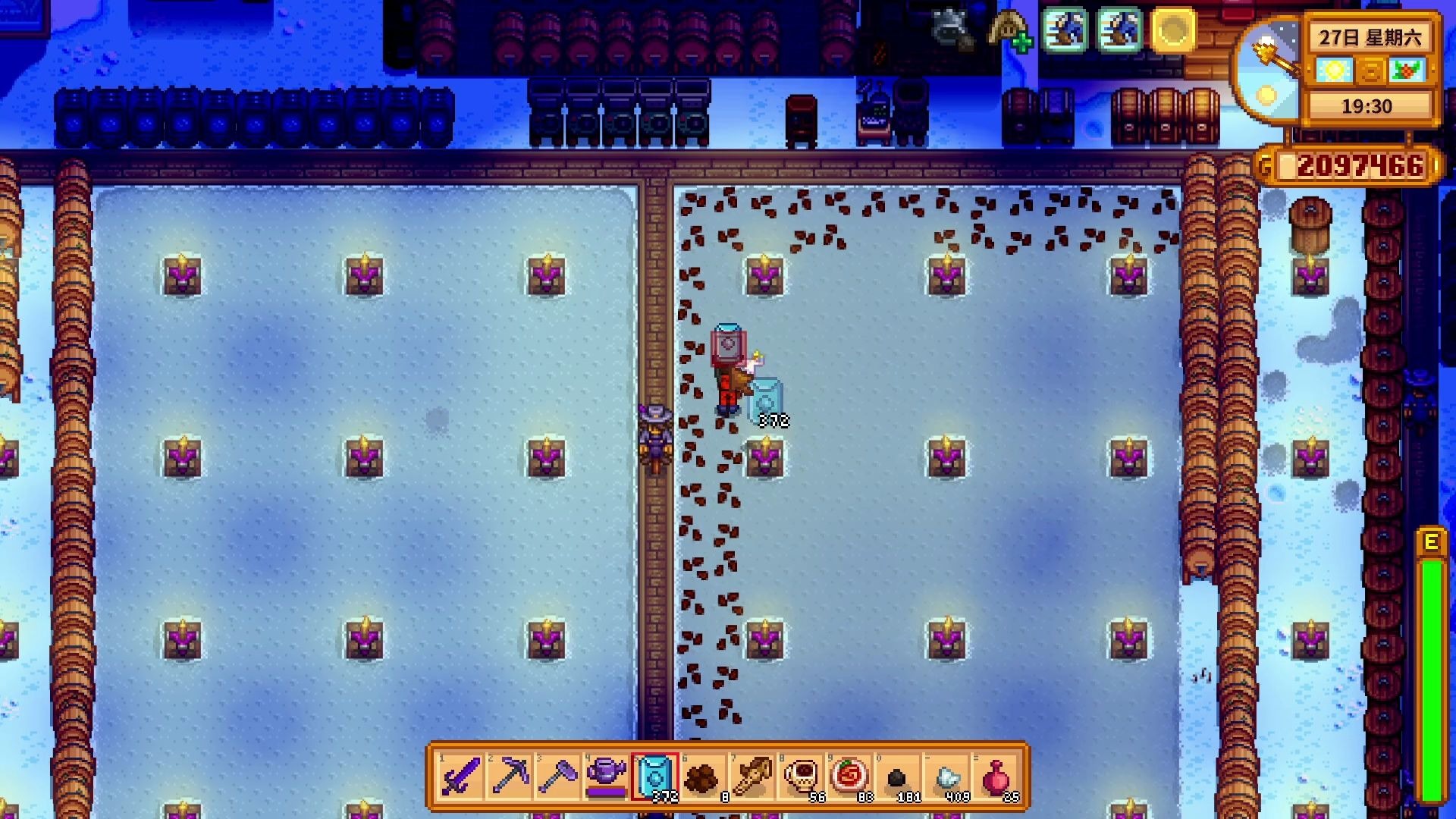Select the purple Galaxy Sword slot
The height and width of the screenshot is (819, 1456).
point(461,777)
